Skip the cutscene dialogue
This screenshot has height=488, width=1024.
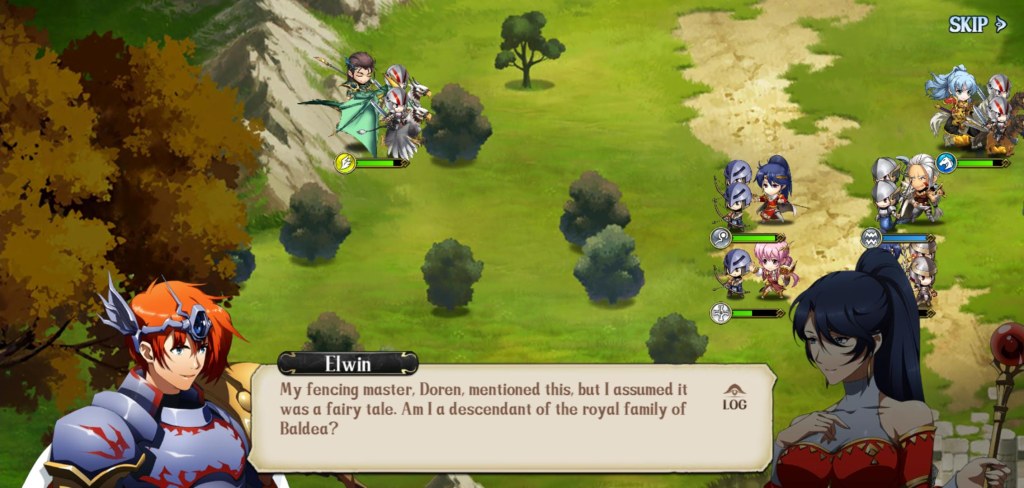[x=976, y=25]
